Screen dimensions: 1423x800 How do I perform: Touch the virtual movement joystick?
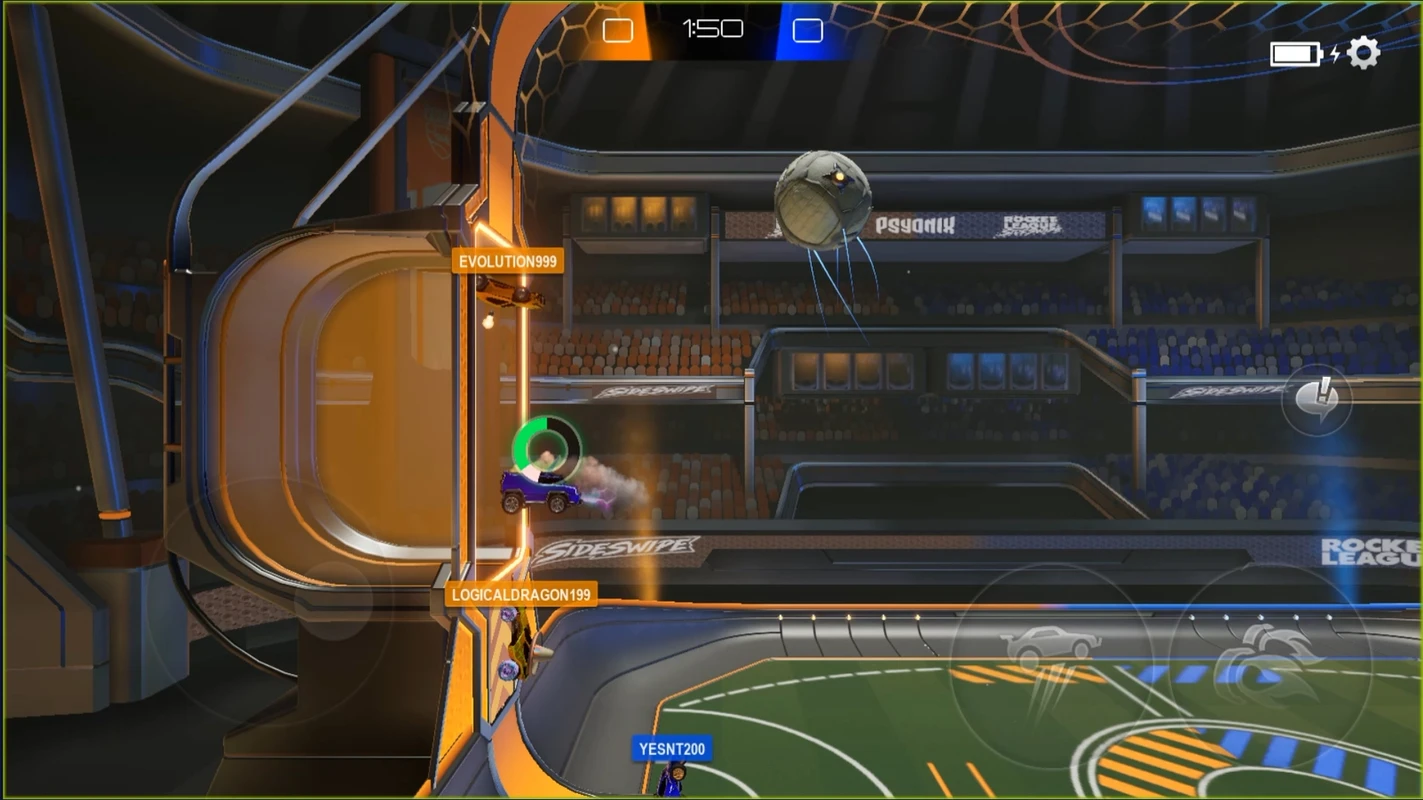333,600
